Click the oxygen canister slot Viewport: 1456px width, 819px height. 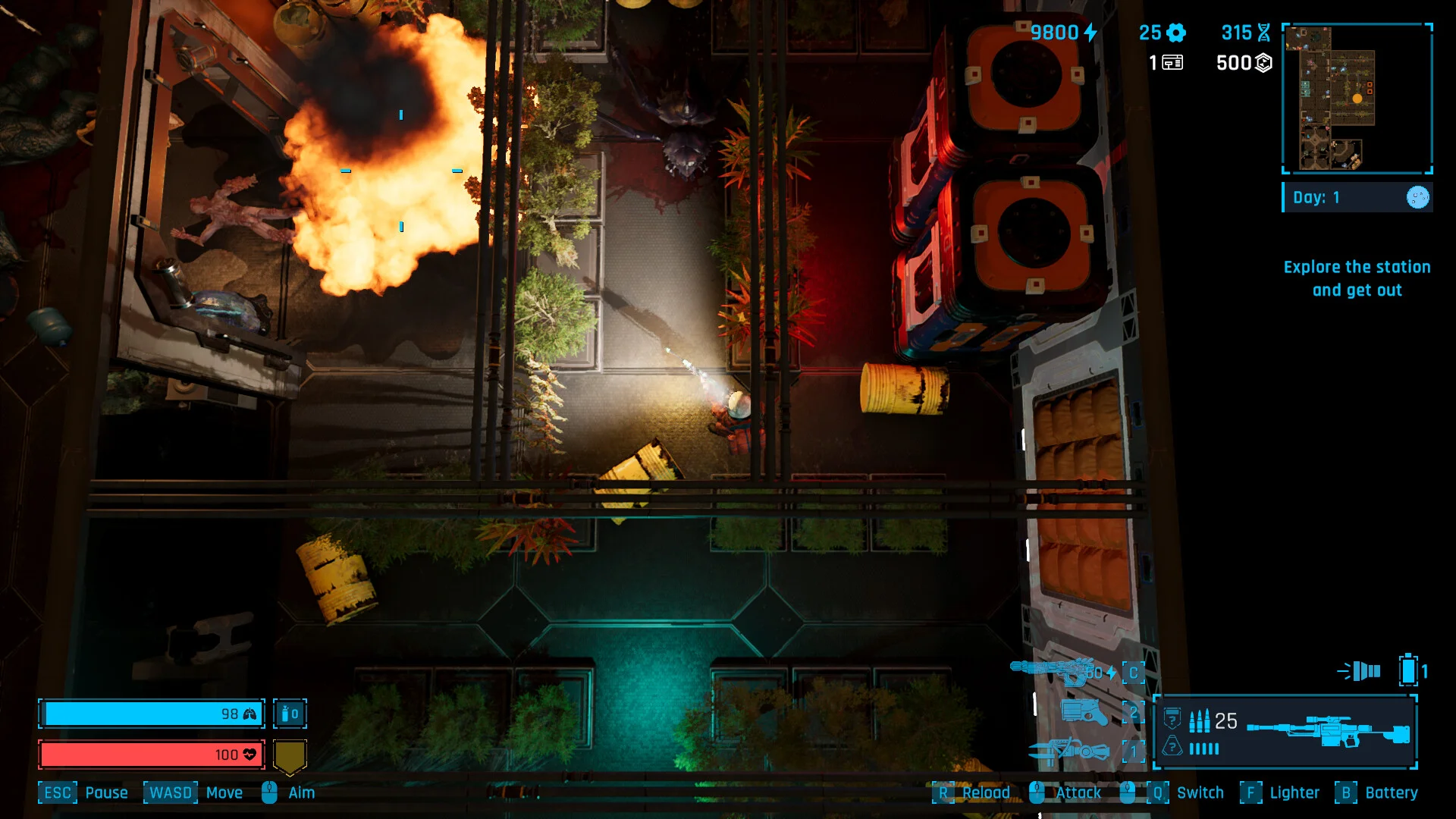coord(290,714)
